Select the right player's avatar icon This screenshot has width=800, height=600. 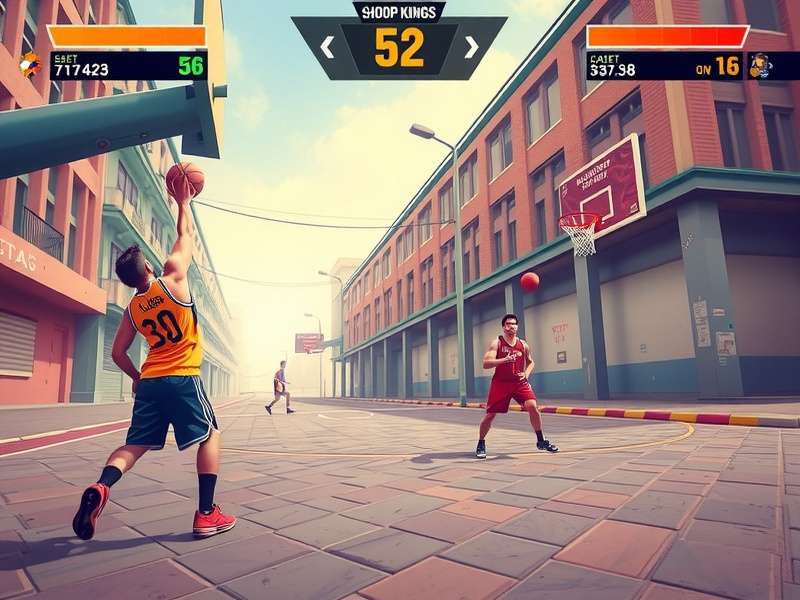coord(760,66)
